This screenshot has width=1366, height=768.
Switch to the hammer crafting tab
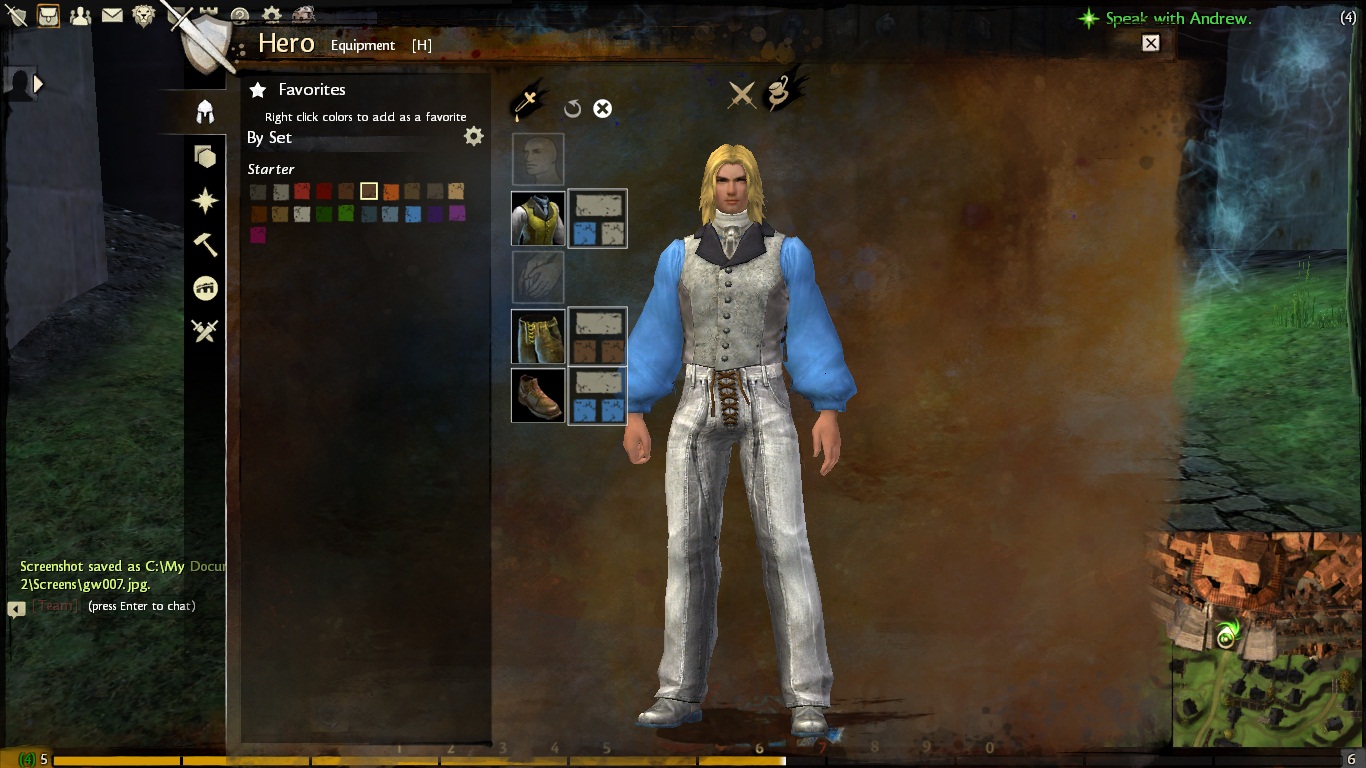[205, 244]
